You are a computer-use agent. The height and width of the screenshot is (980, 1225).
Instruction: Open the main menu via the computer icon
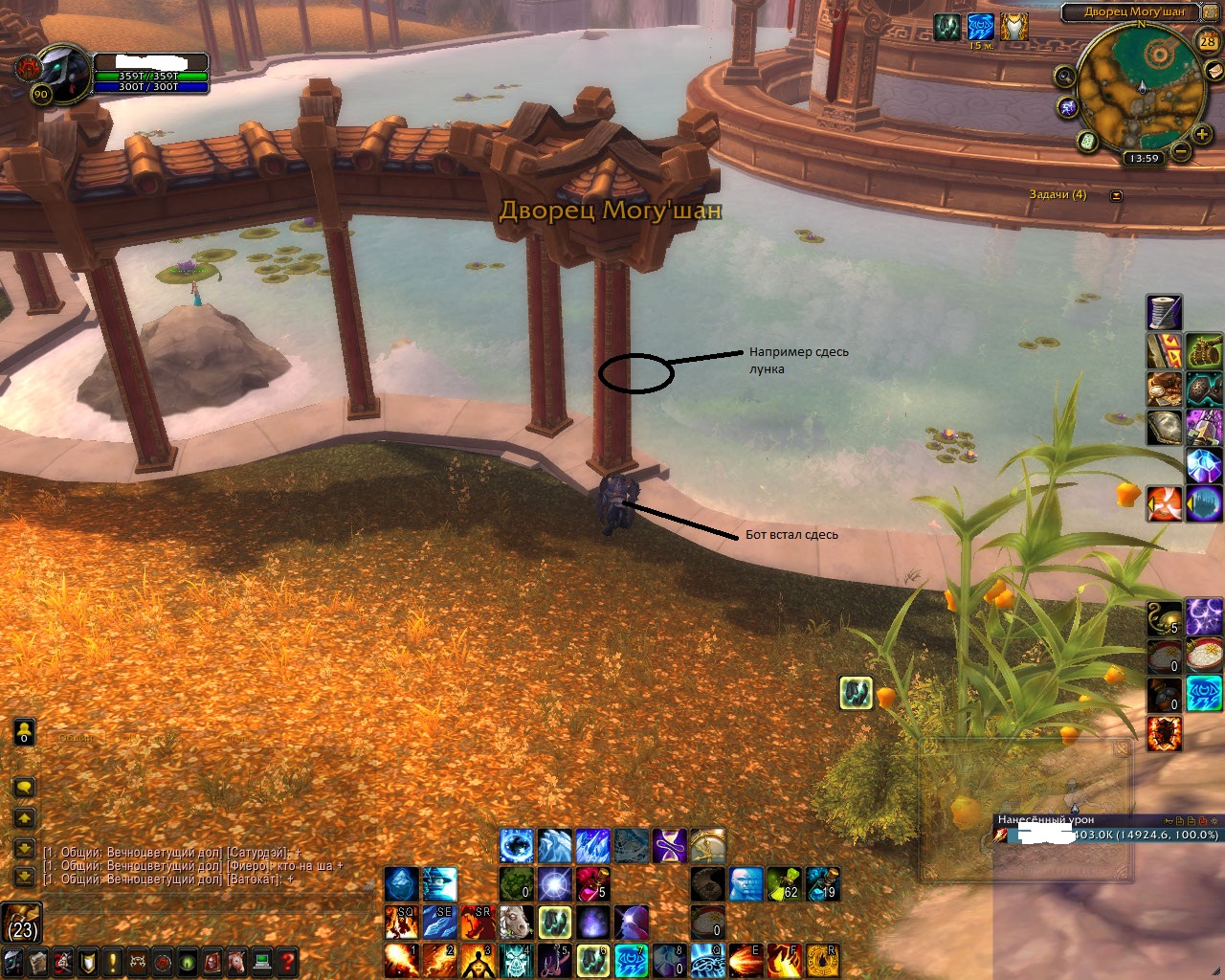click(260, 964)
